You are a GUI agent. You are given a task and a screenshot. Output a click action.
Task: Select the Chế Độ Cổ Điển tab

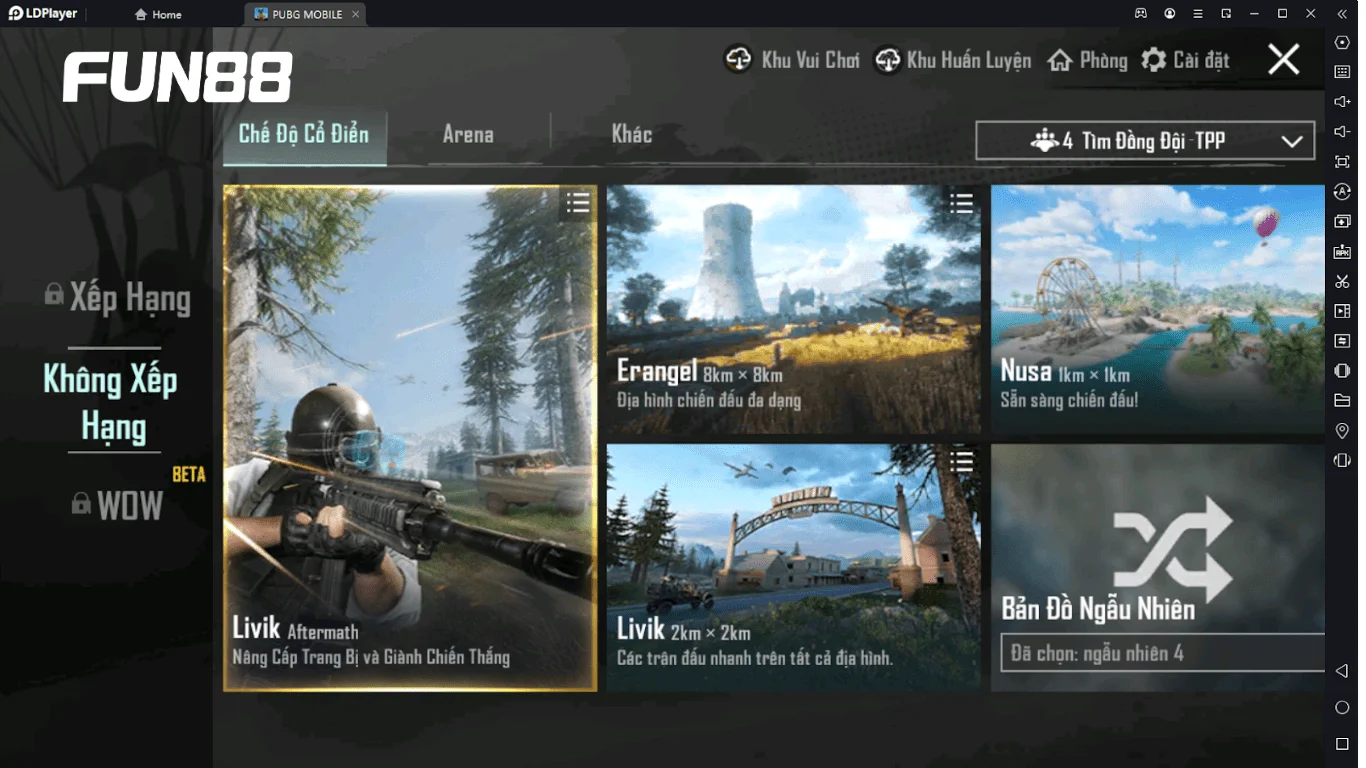click(x=304, y=135)
